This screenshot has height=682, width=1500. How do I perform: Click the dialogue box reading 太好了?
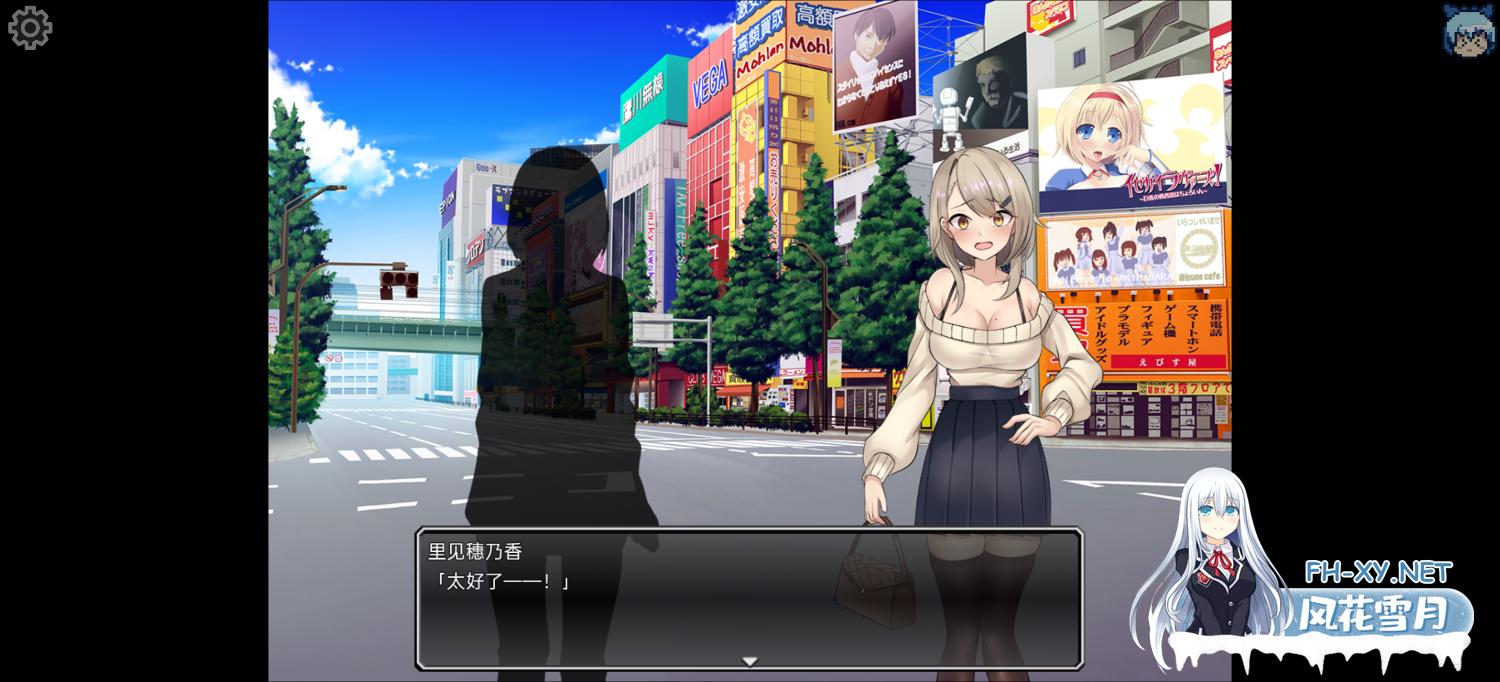pos(749,598)
